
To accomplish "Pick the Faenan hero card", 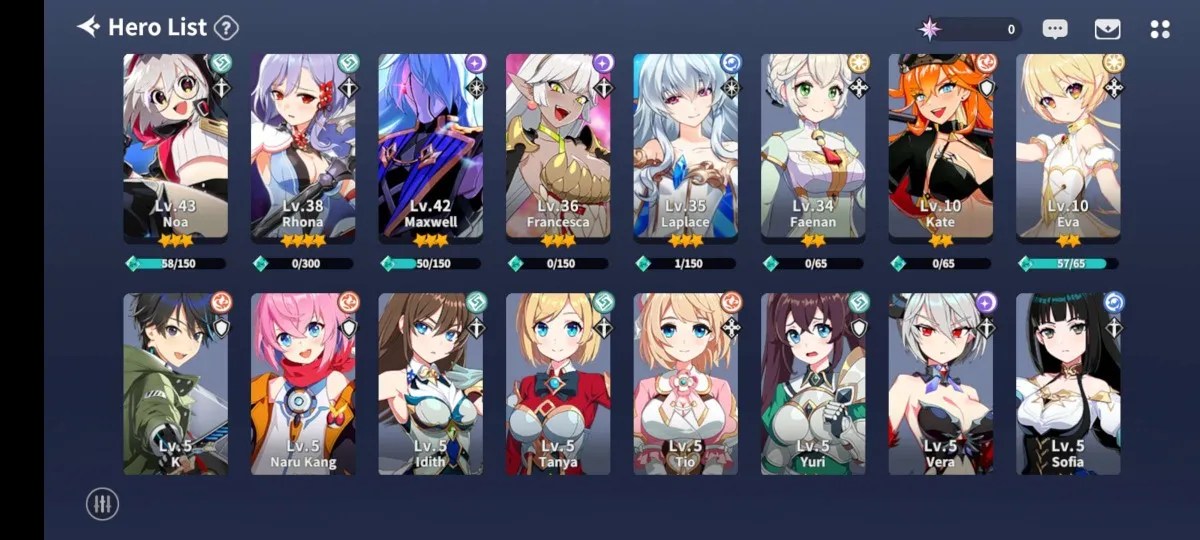I will click(813, 145).
